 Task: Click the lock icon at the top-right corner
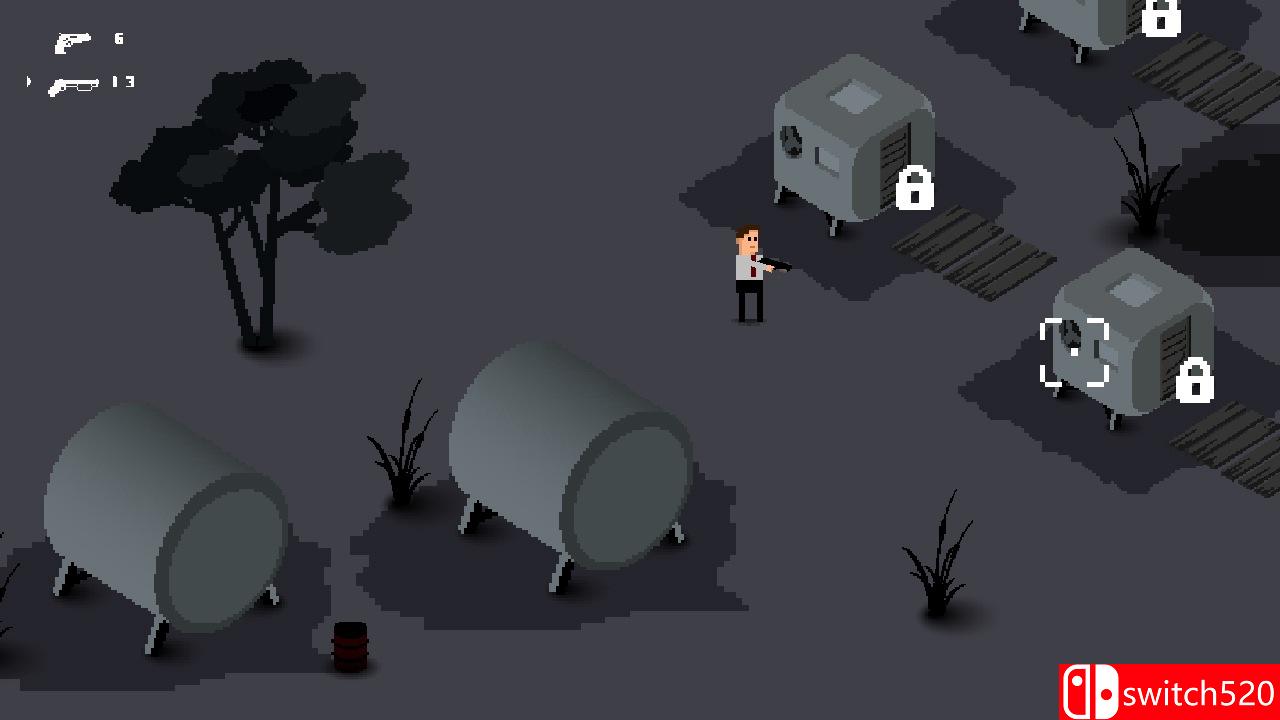(1162, 20)
